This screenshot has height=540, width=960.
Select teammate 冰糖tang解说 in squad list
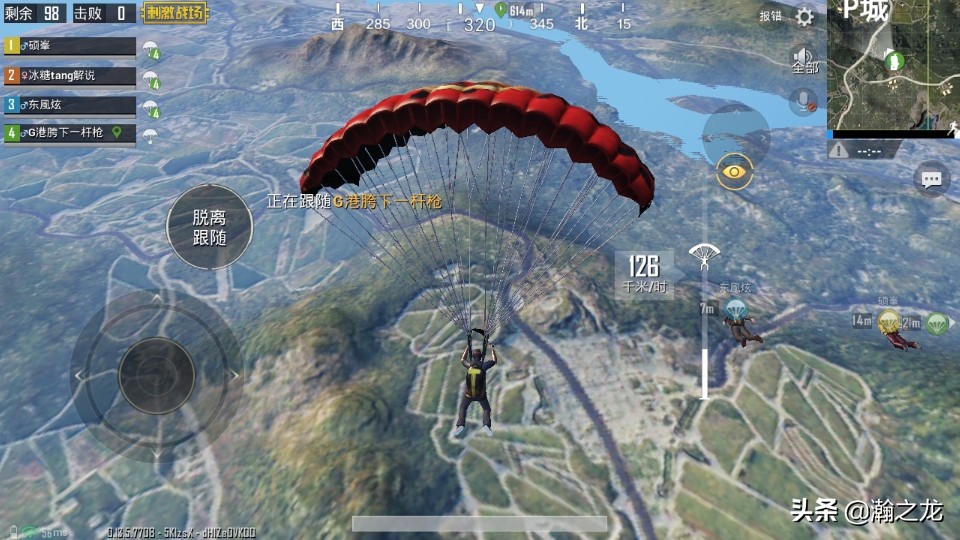(x=70, y=75)
